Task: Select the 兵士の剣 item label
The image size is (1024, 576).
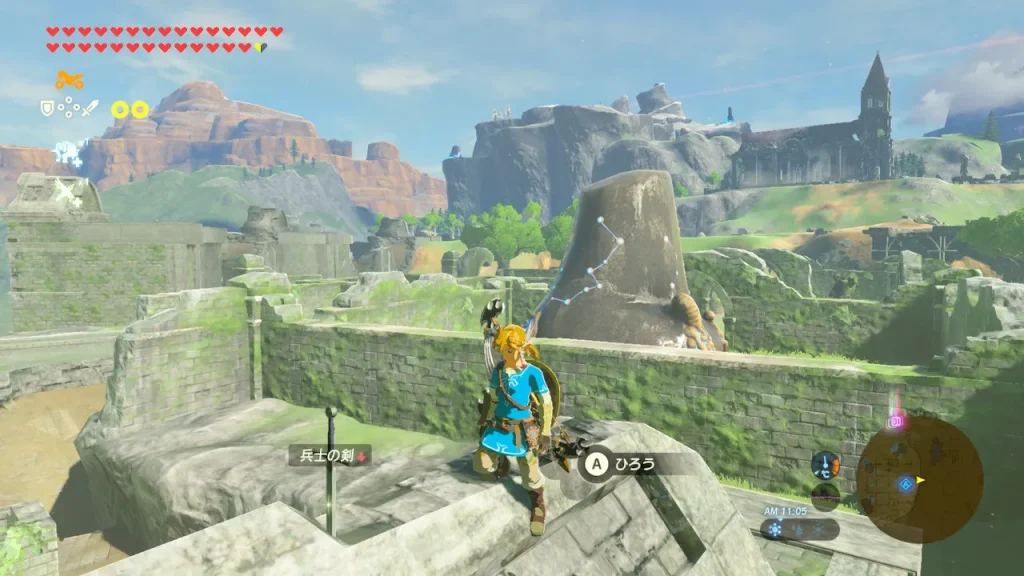Action: click(x=329, y=456)
